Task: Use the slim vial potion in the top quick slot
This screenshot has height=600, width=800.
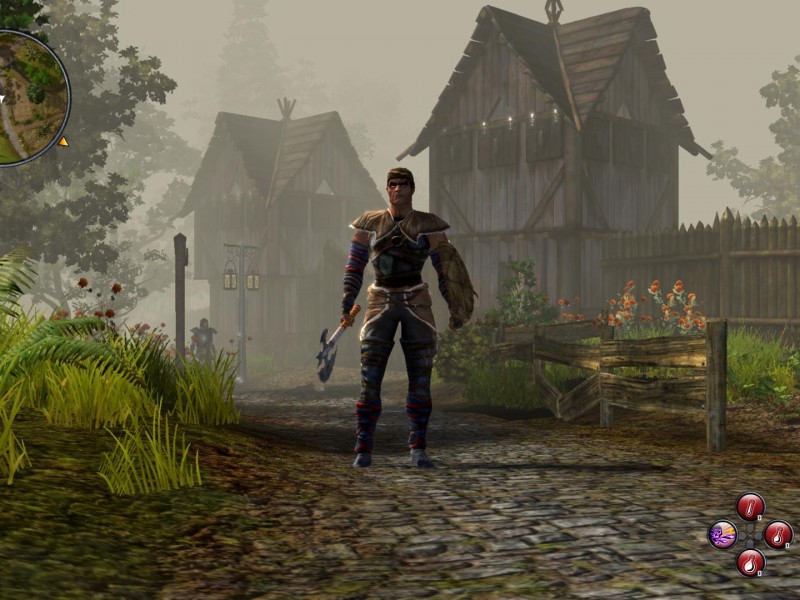Action: click(x=750, y=506)
